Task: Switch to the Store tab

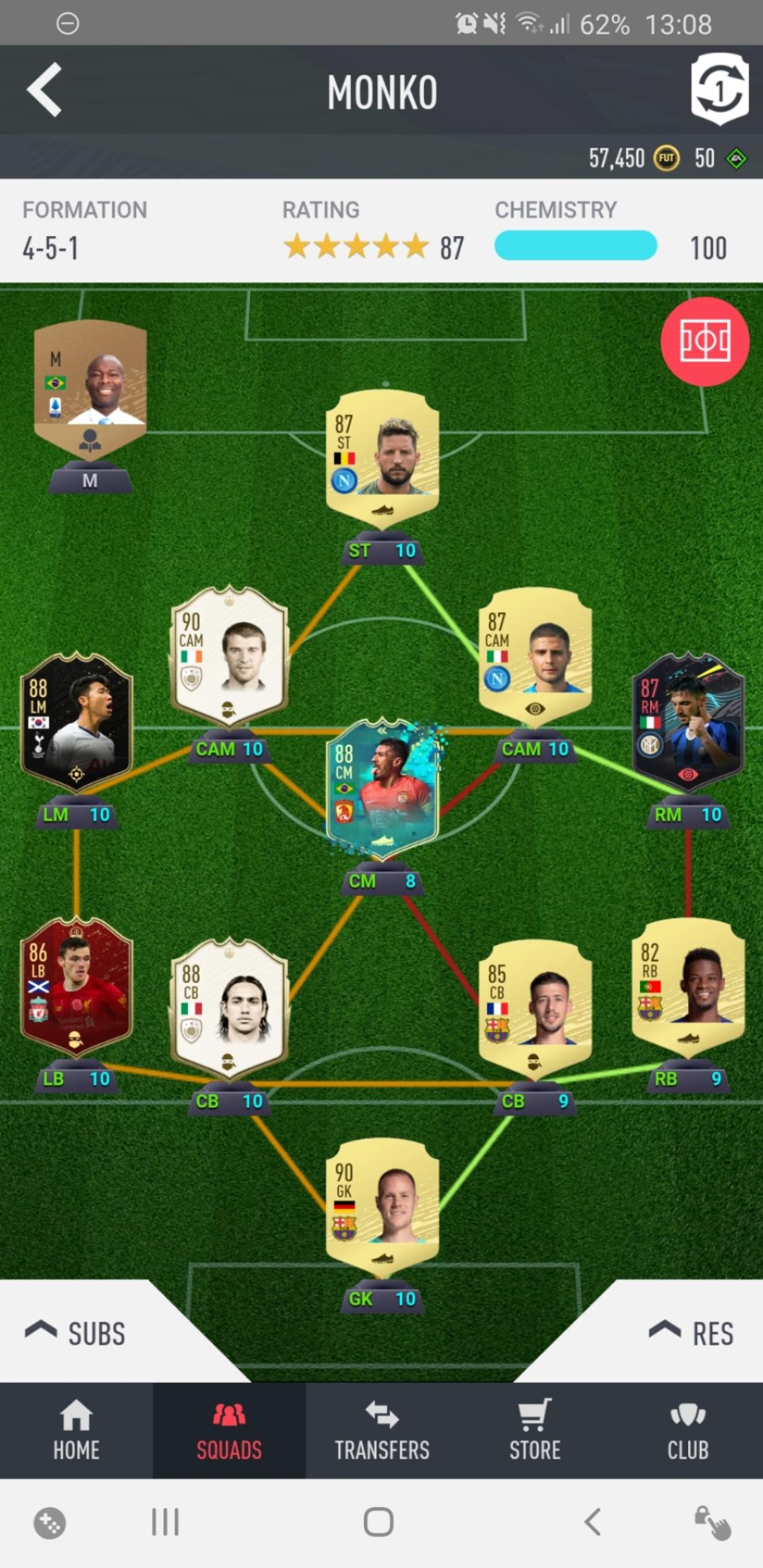Action: (535, 1431)
